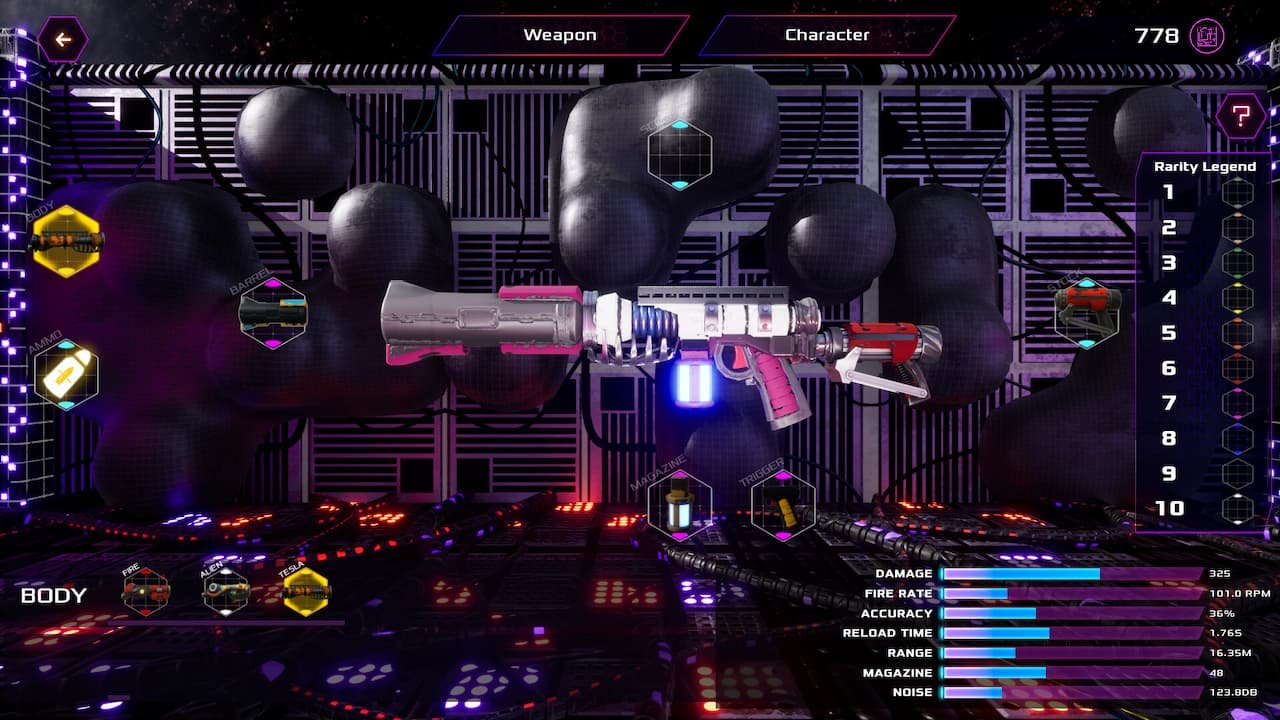Open the question mark help button
The height and width of the screenshot is (720, 1280).
tap(1240, 116)
